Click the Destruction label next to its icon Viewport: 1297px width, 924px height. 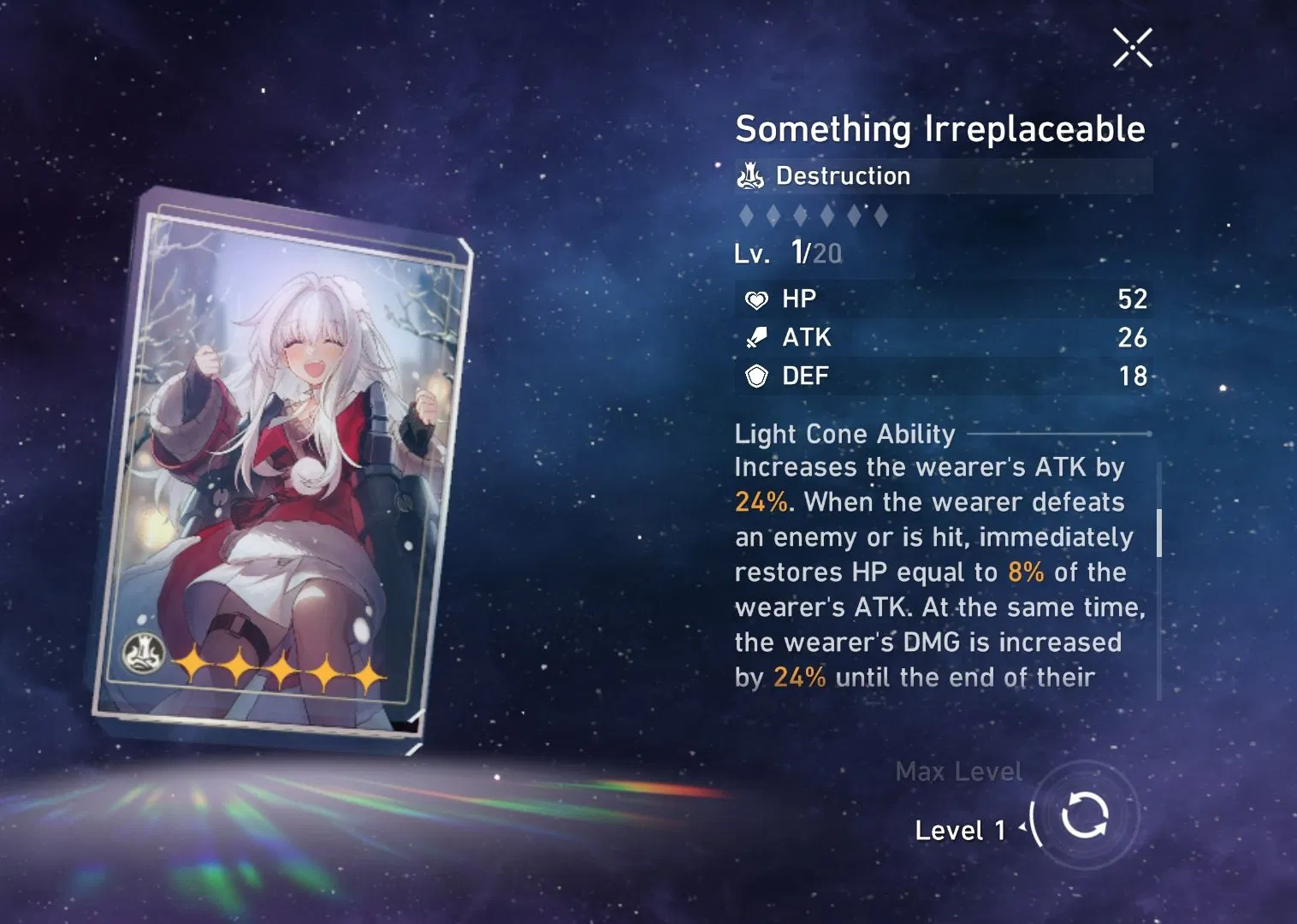point(843,176)
